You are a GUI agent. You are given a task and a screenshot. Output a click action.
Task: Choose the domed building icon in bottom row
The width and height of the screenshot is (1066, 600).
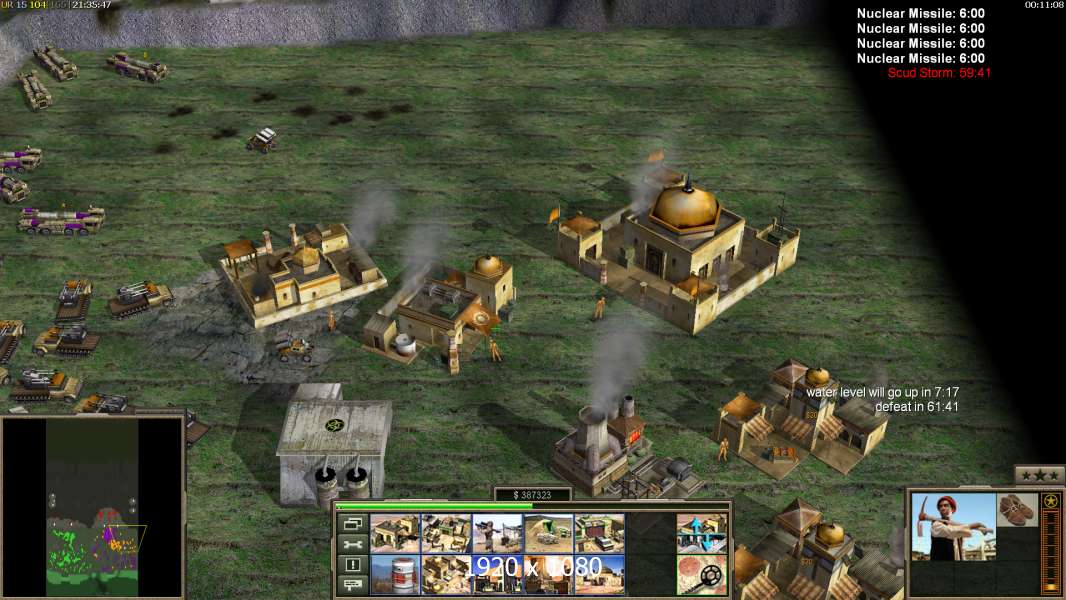[599, 575]
